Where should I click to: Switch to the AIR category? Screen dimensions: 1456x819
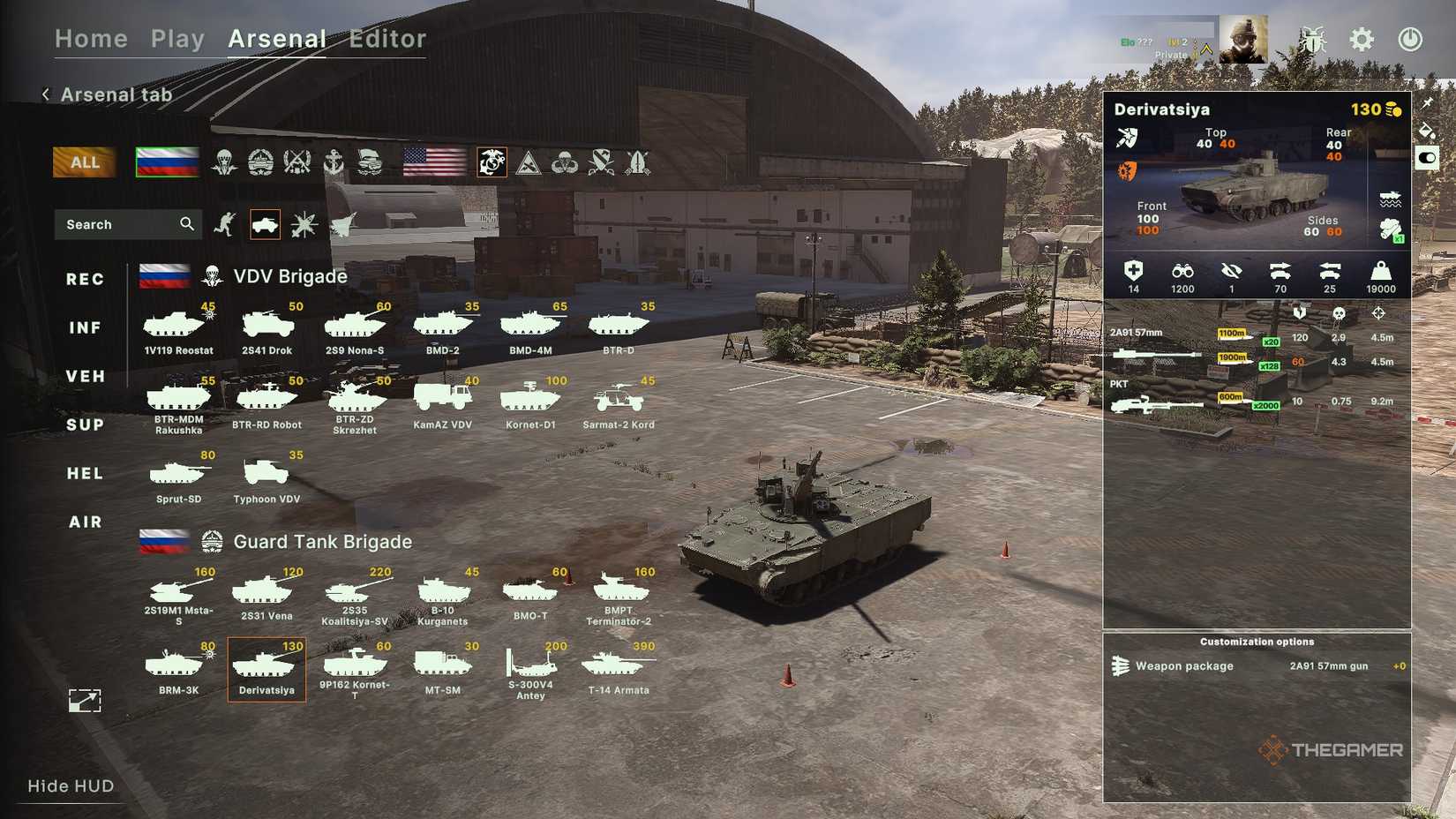point(86,522)
